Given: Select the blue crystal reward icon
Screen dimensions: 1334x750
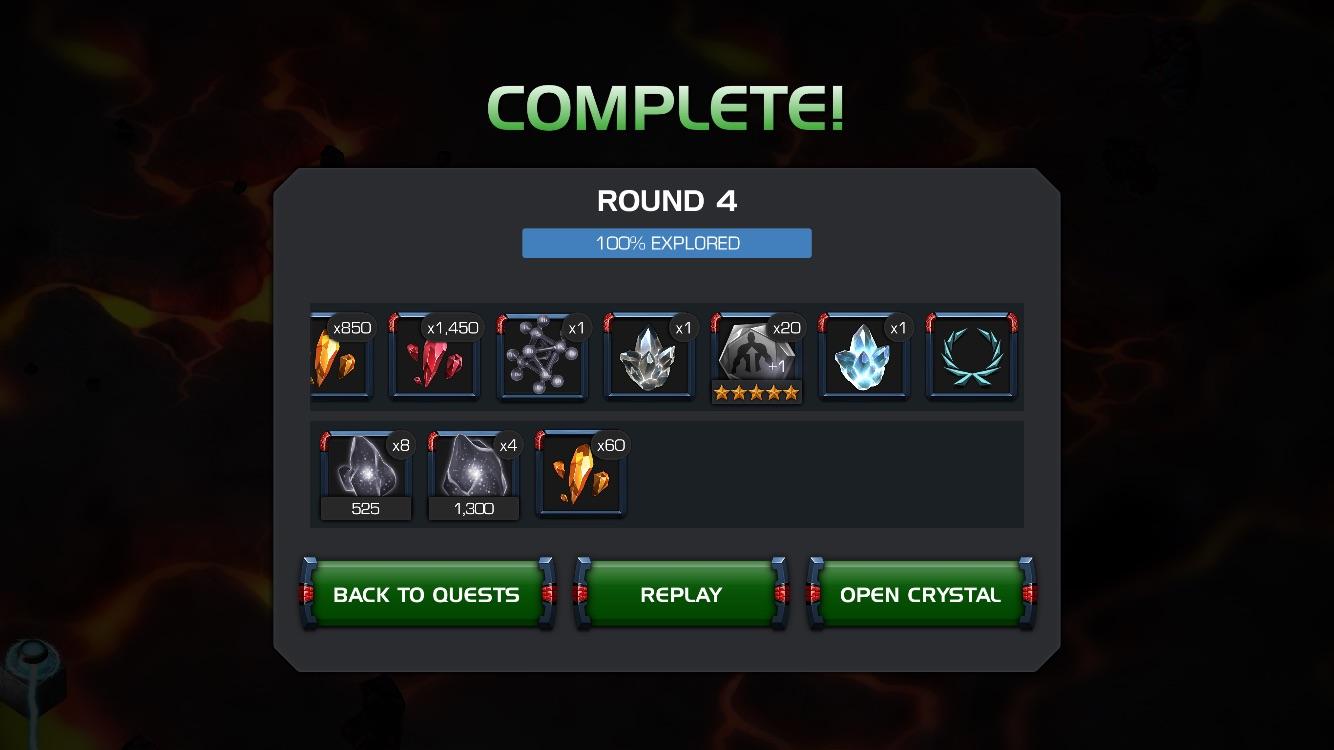Looking at the screenshot, I should (864, 357).
